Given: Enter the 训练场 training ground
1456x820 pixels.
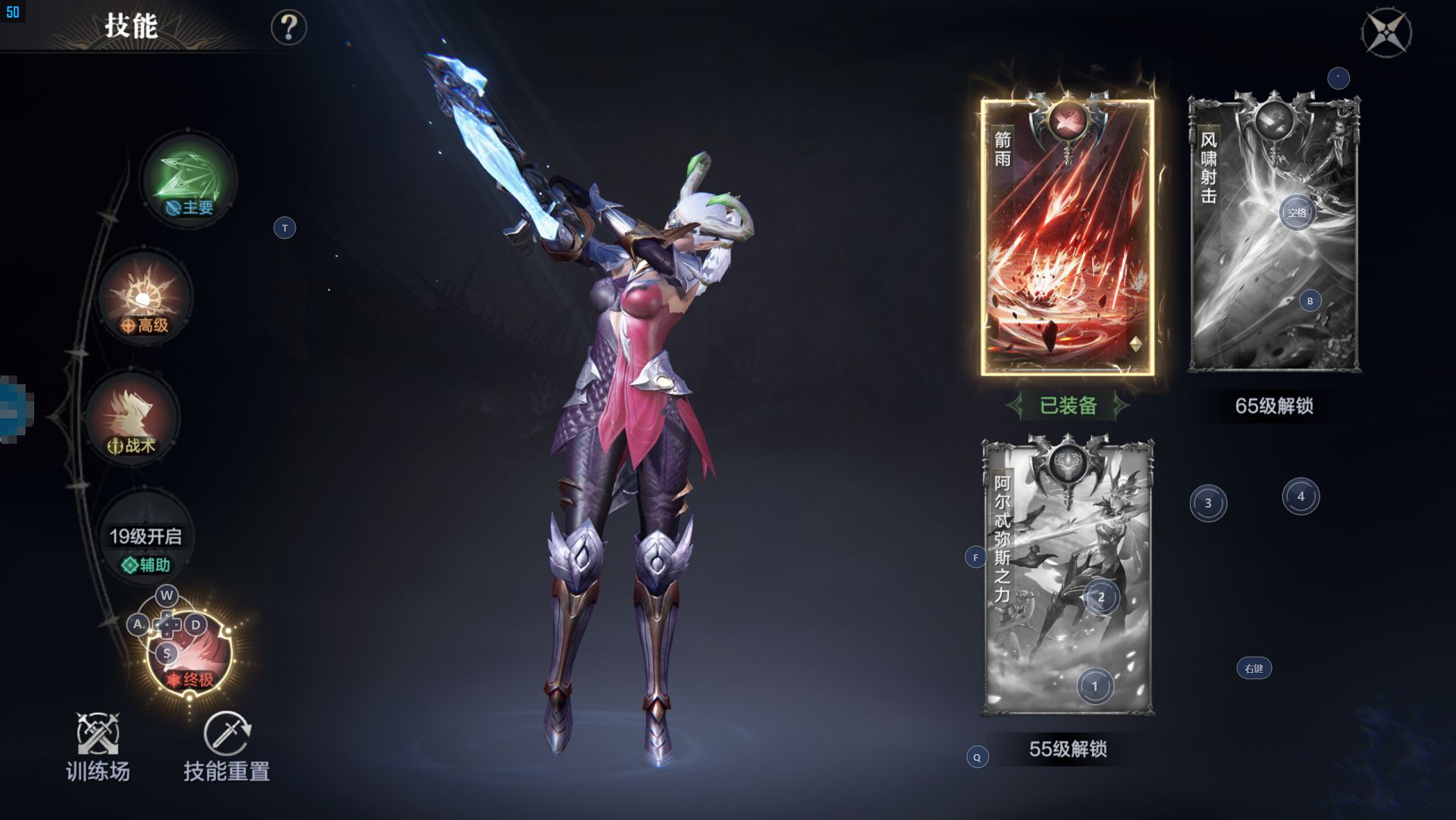Looking at the screenshot, I should tap(98, 747).
